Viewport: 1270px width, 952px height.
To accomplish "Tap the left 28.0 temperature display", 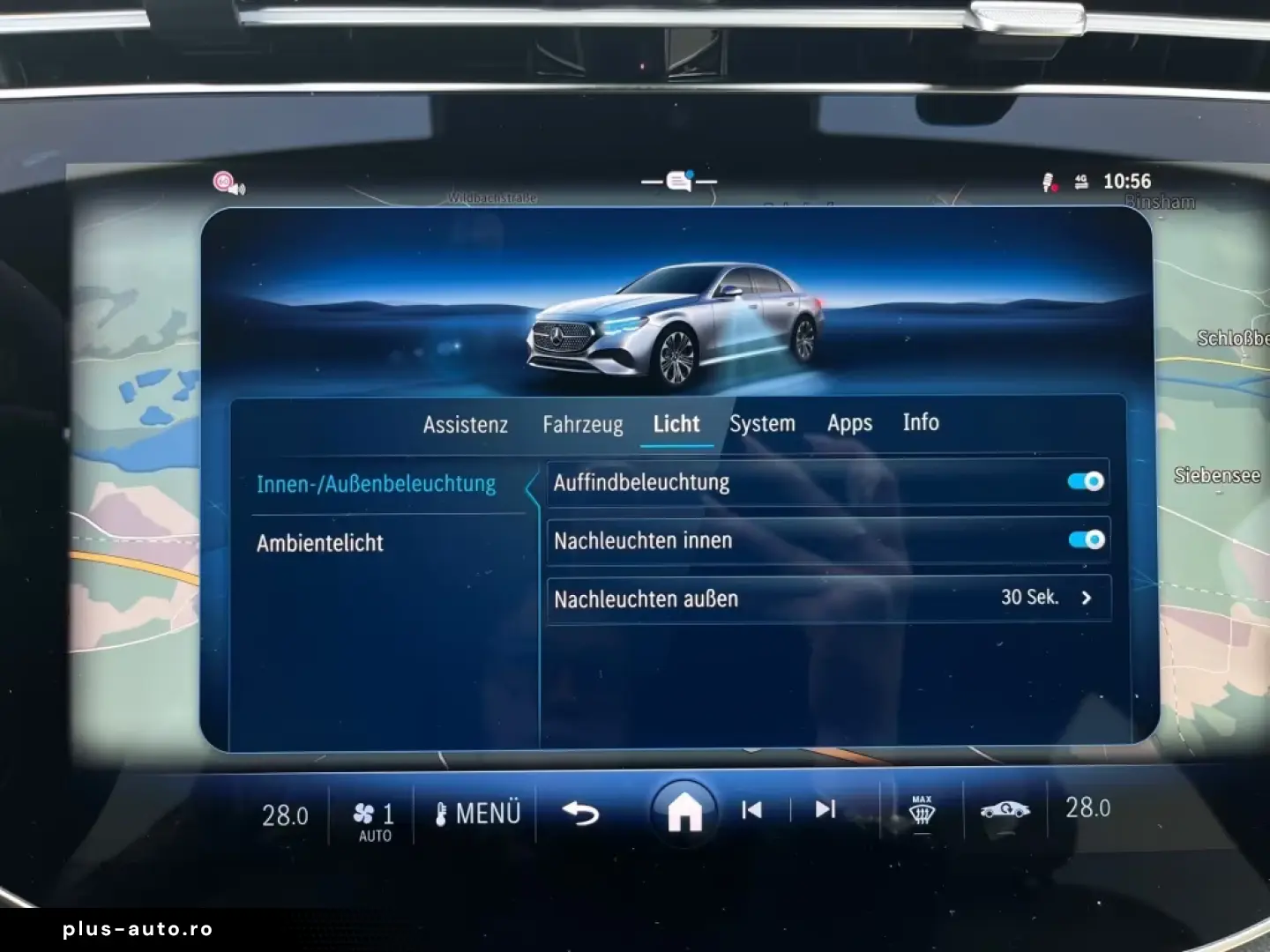I will click(284, 815).
